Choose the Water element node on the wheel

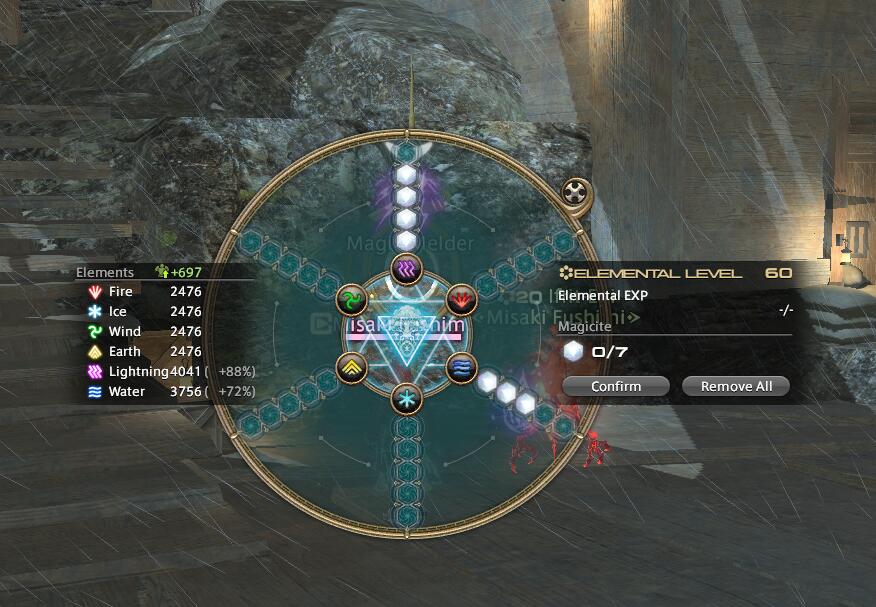click(462, 367)
